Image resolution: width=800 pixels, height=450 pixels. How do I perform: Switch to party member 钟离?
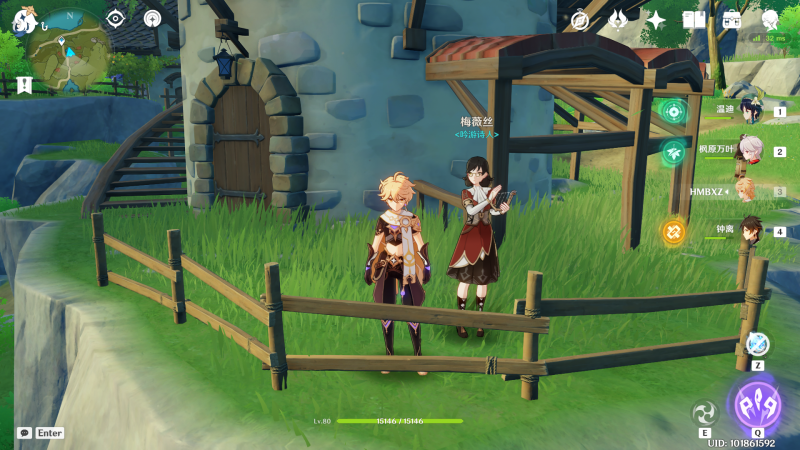coord(748,230)
